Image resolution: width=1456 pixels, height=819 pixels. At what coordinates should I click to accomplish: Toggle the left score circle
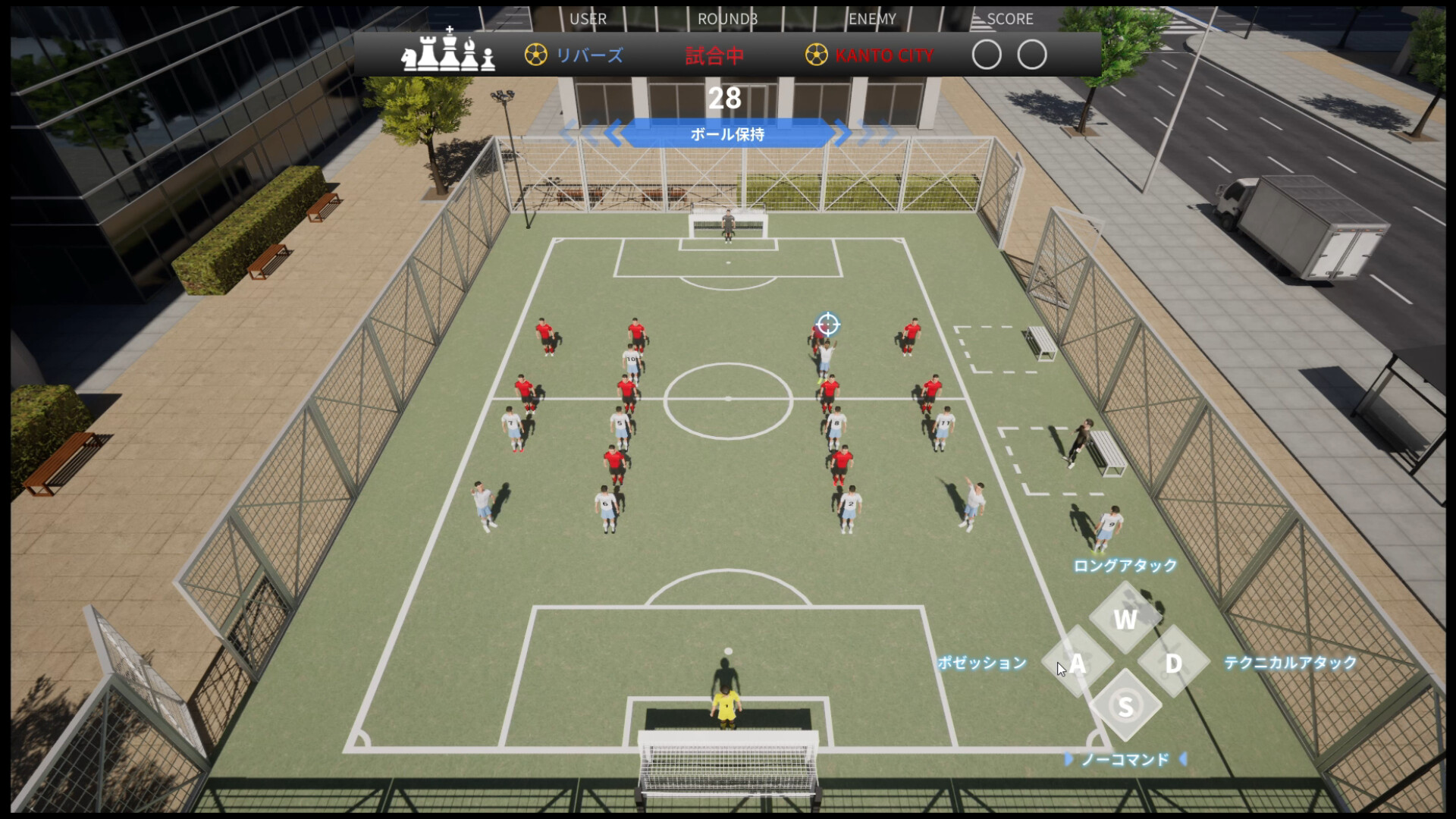pos(987,55)
